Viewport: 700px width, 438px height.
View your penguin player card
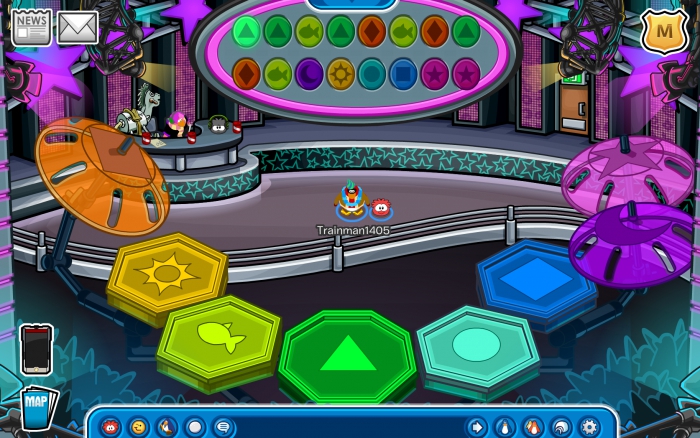(505, 427)
